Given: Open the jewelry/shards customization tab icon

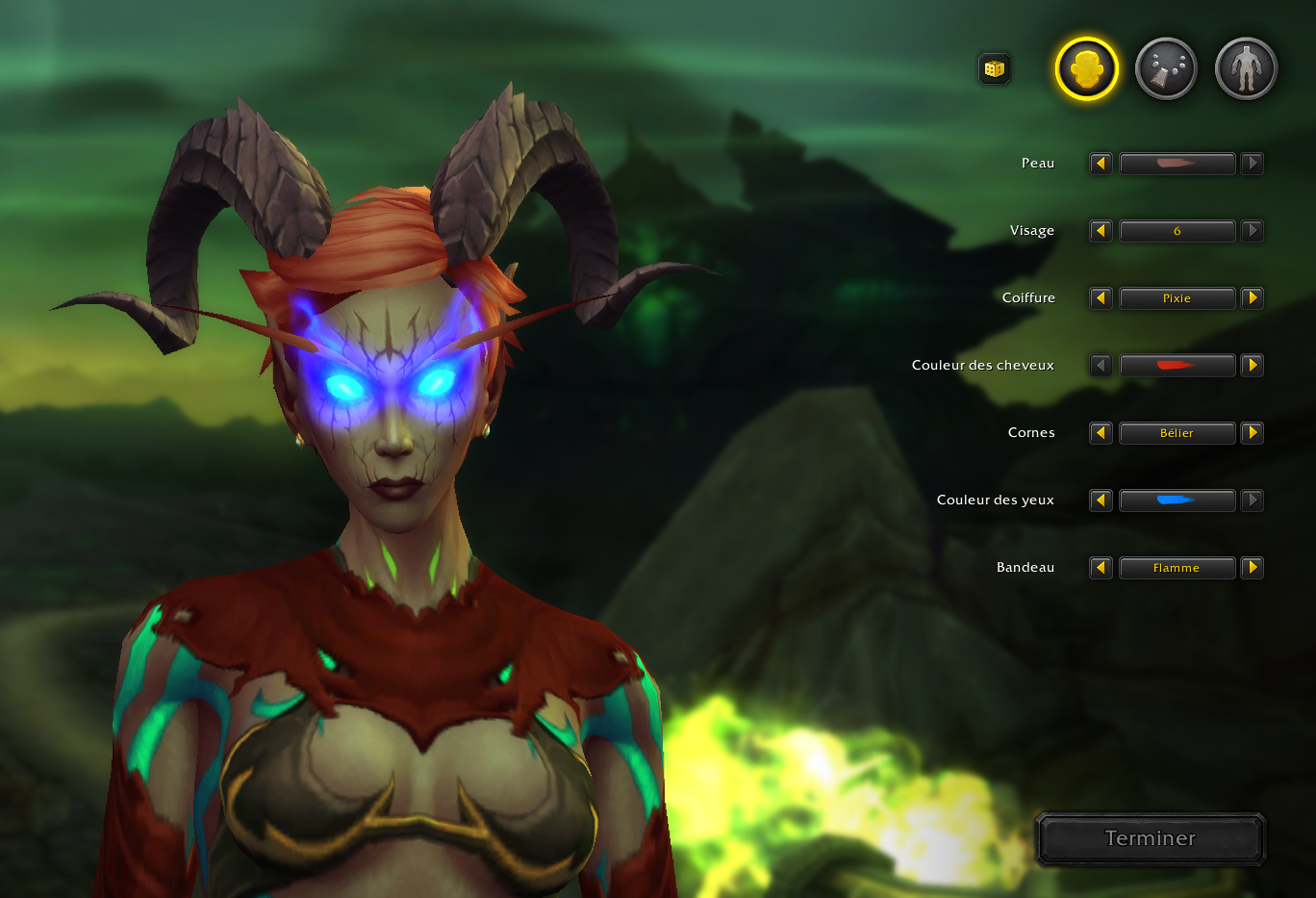Looking at the screenshot, I should click(x=1166, y=67).
